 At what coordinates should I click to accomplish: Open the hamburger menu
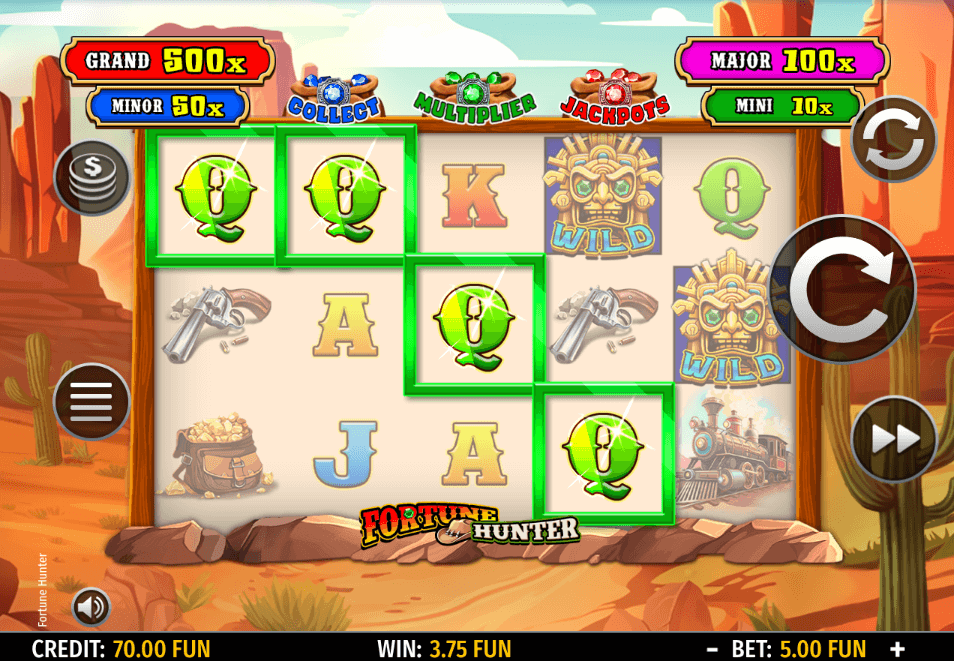tap(92, 401)
